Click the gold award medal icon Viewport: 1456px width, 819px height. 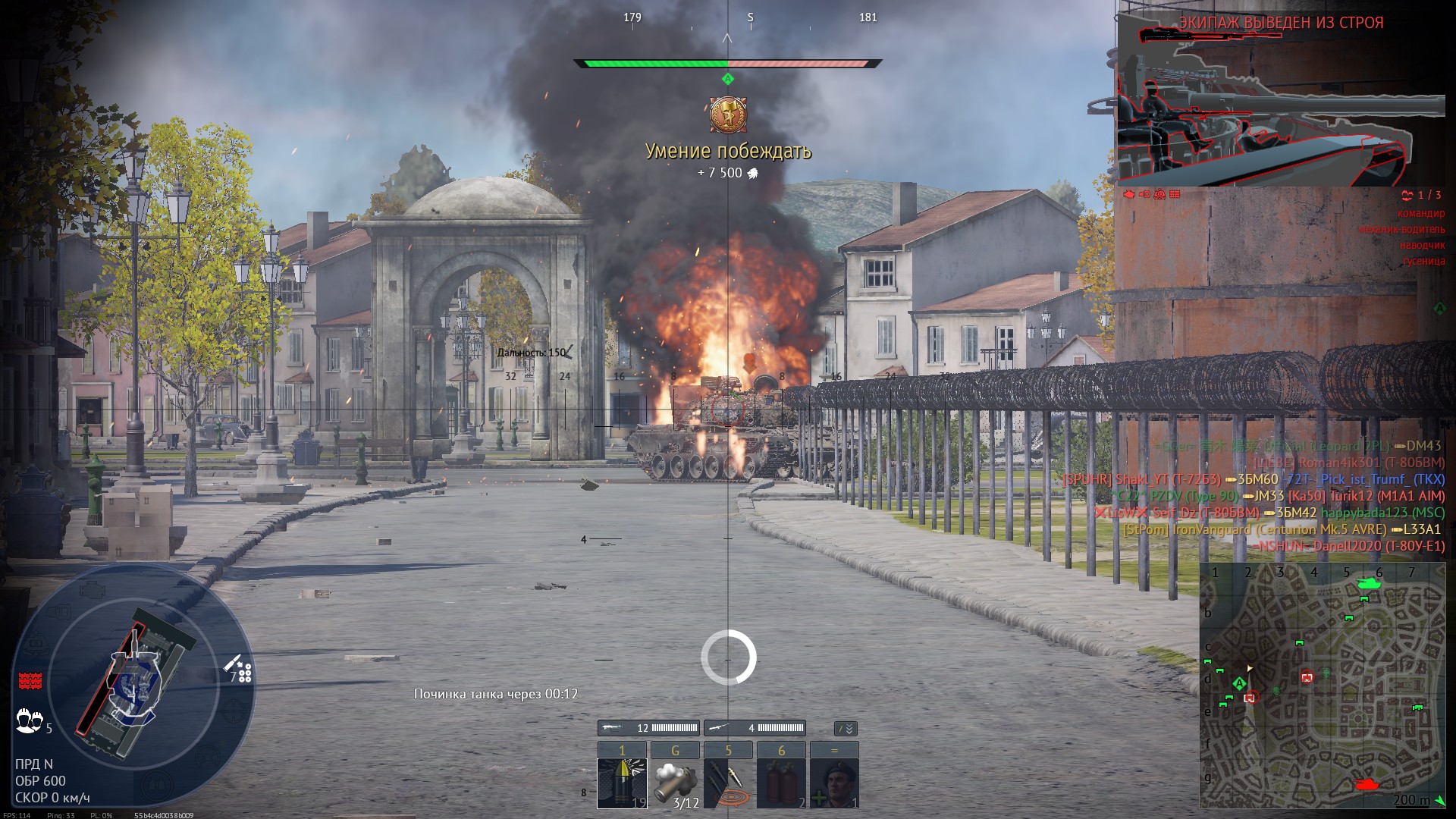pos(728,115)
